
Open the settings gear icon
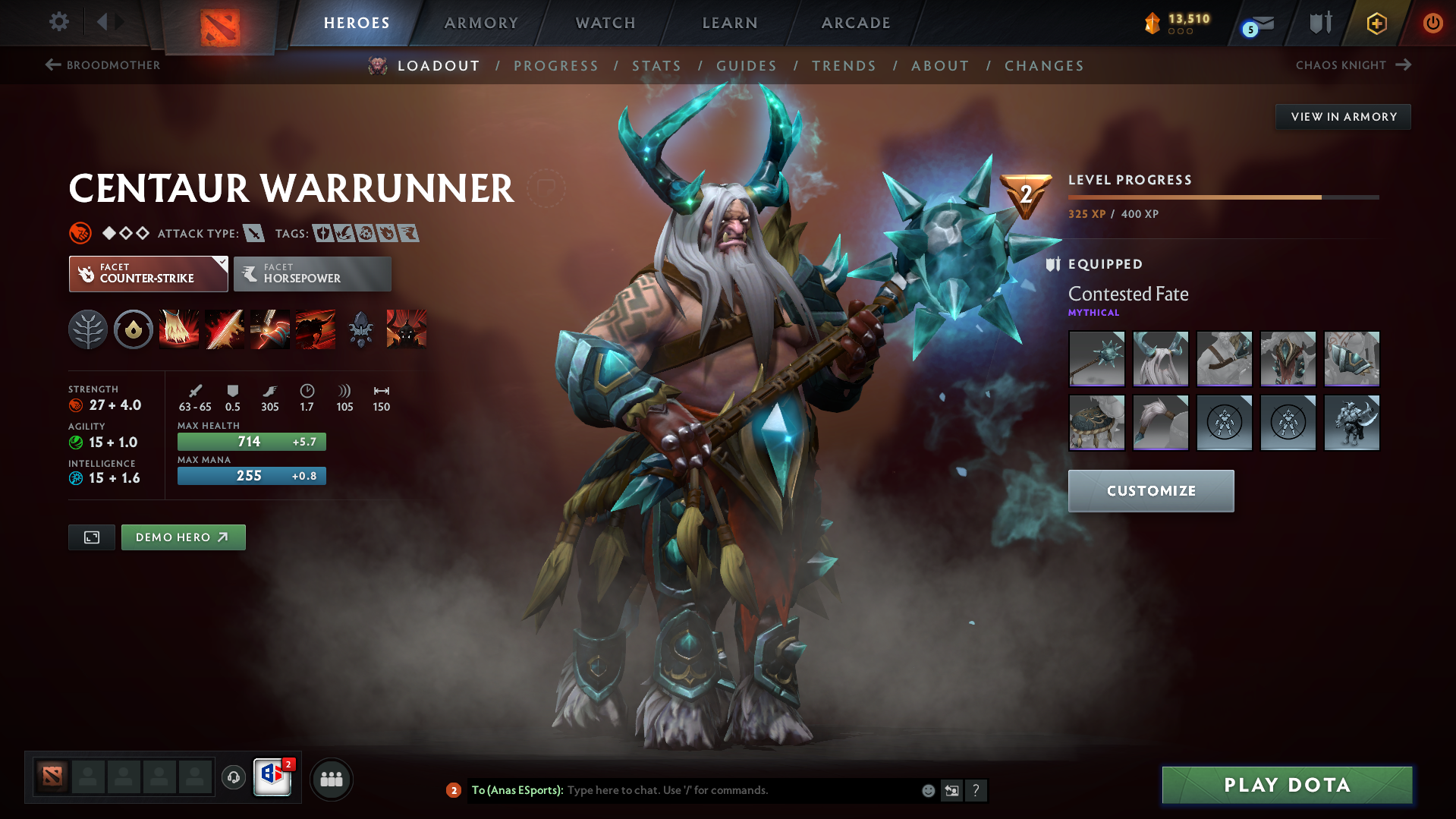[x=58, y=22]
